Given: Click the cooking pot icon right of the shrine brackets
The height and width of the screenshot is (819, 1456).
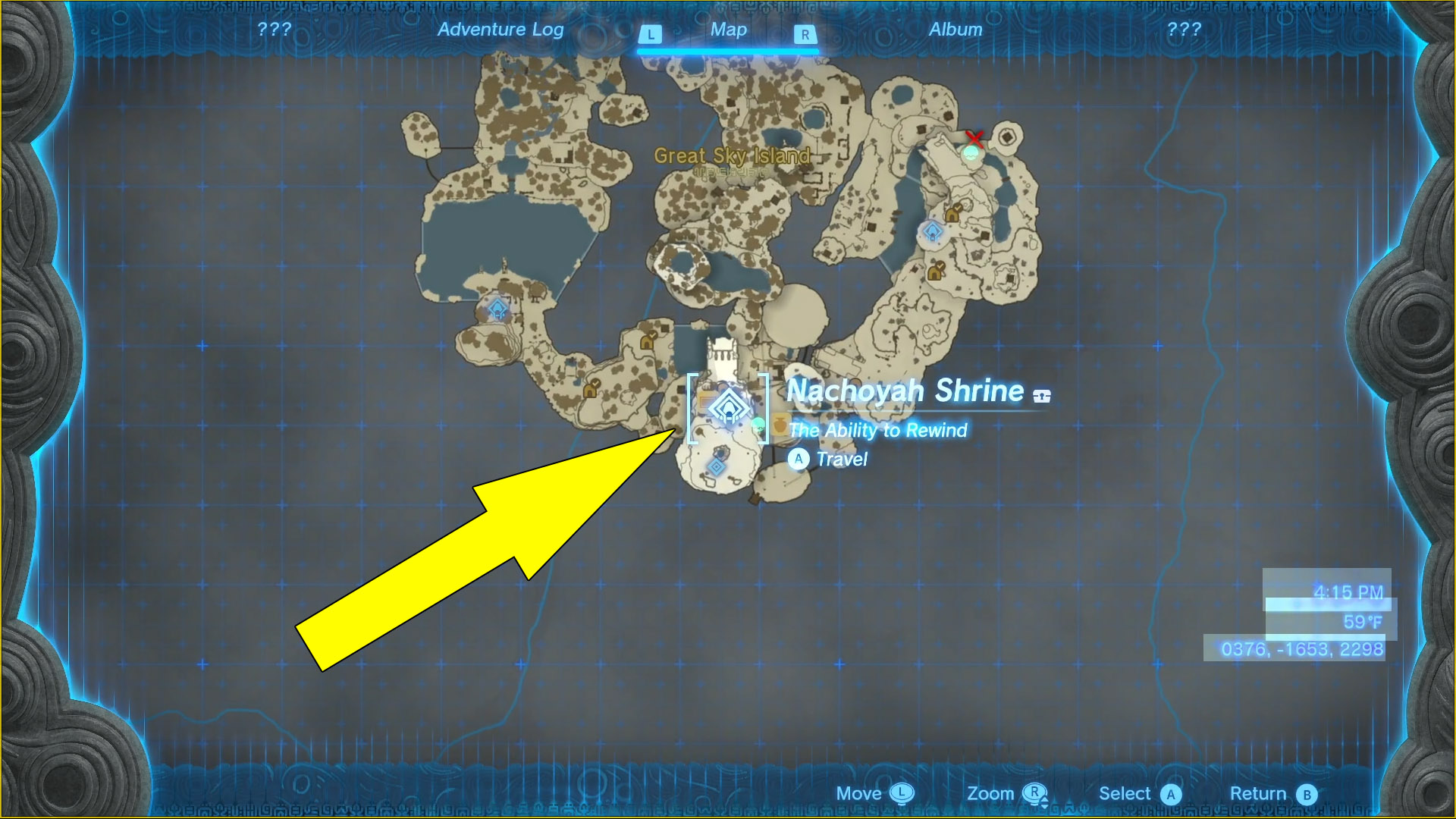Looking at the screenshot, I should 782,423.
